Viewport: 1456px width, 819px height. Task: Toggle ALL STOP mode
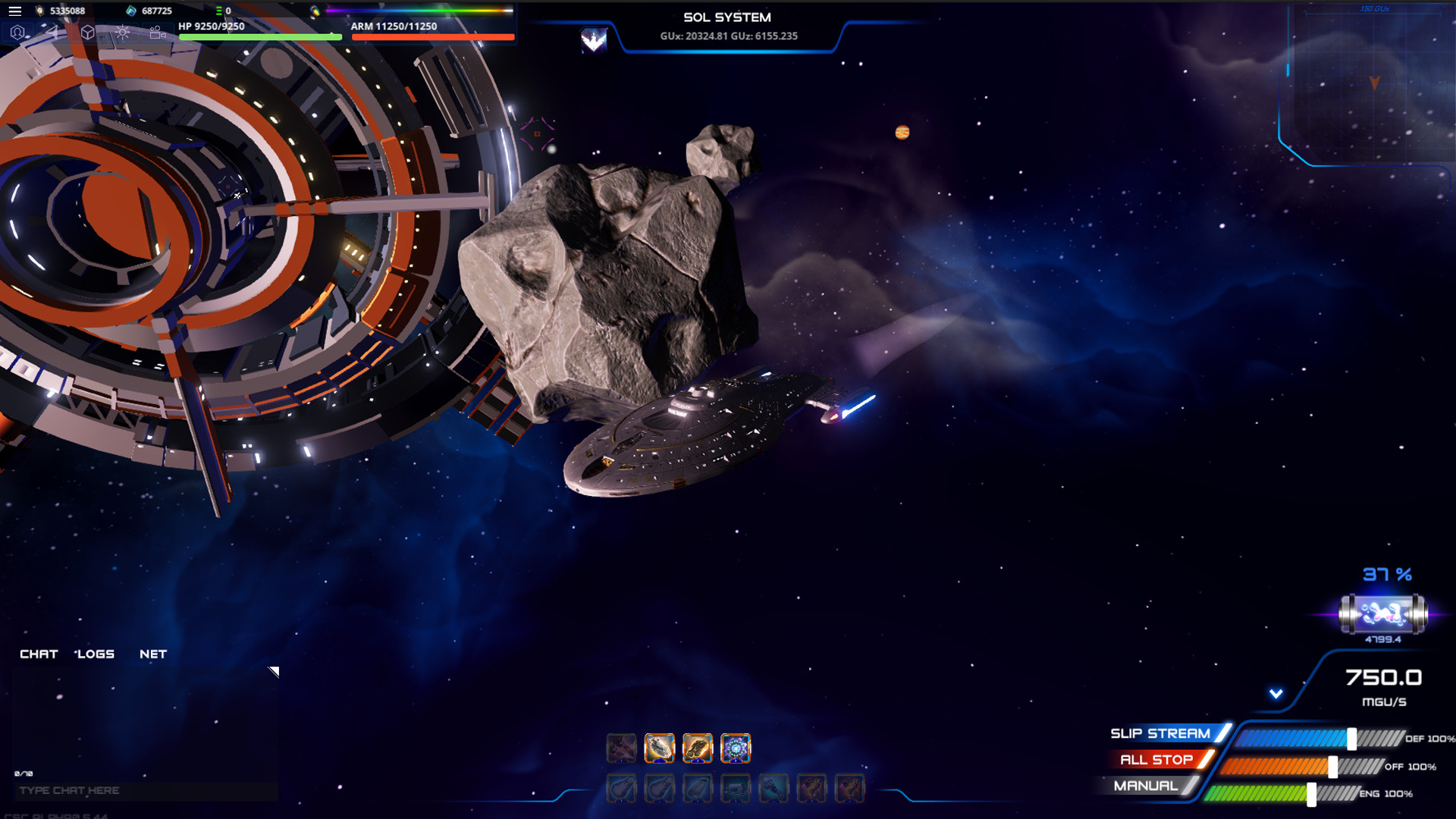pos(1158,759)
